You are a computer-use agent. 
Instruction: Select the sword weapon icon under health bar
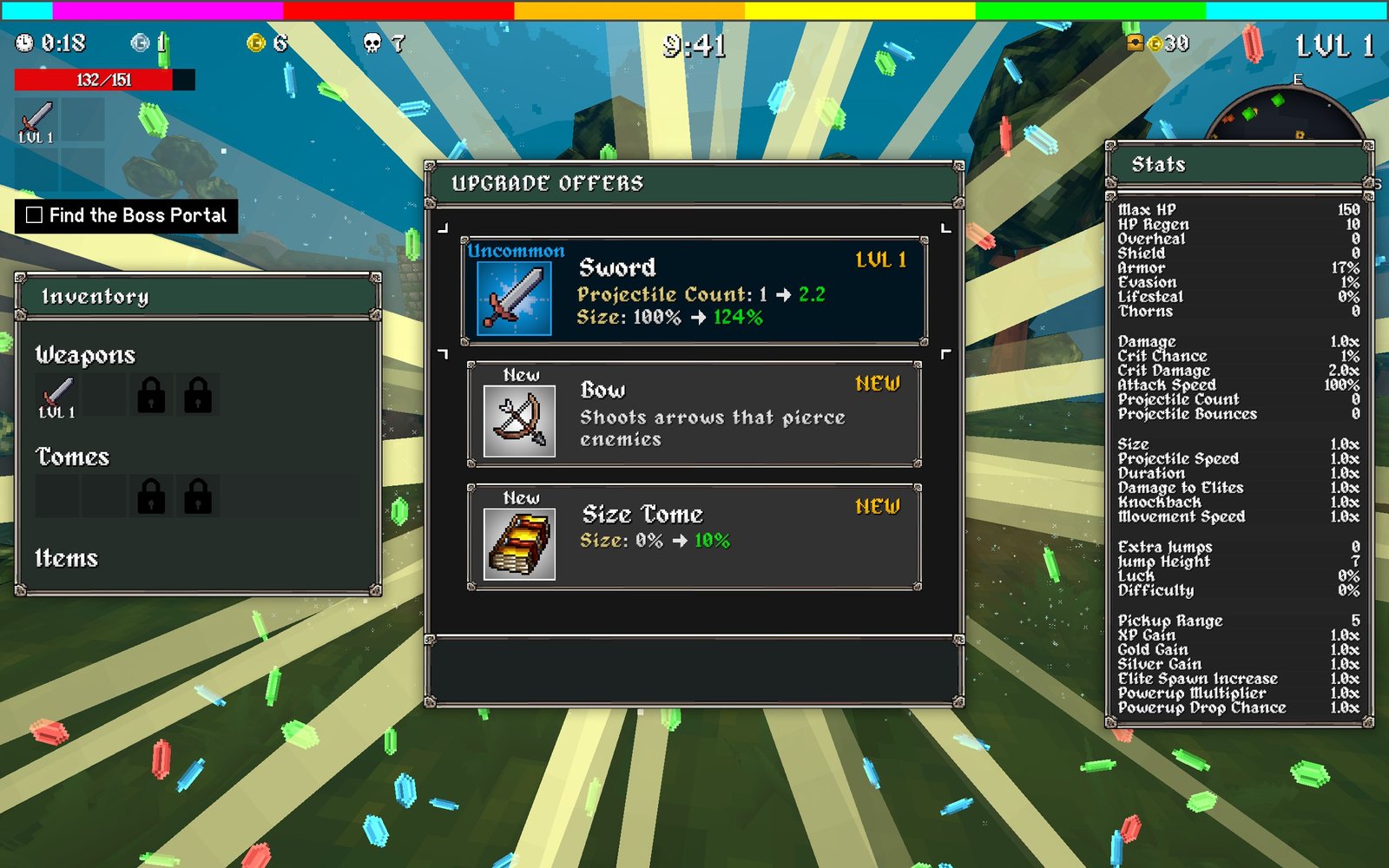[x=36, y=121]
